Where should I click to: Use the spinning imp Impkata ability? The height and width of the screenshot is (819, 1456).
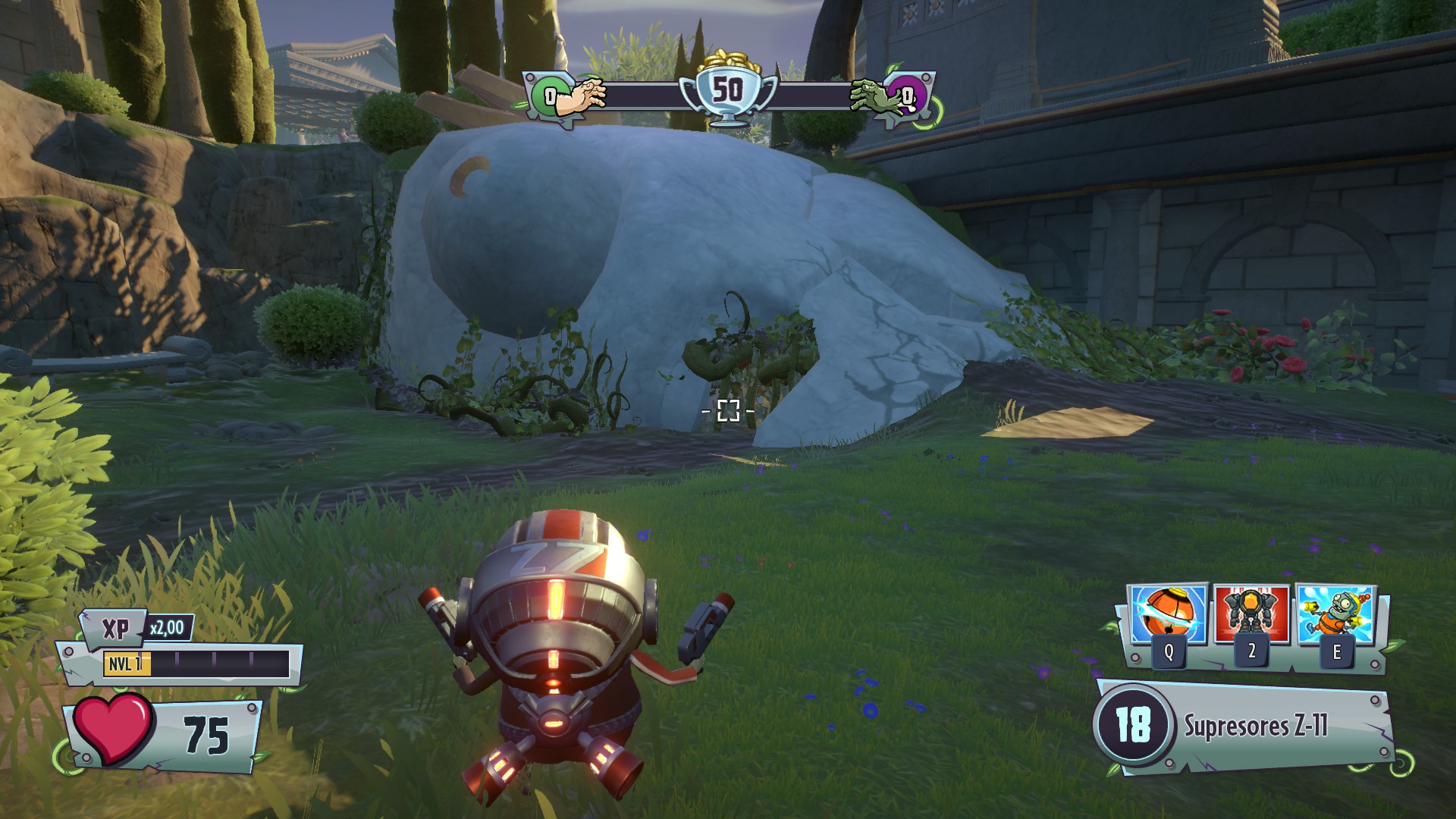point(1335,616)
